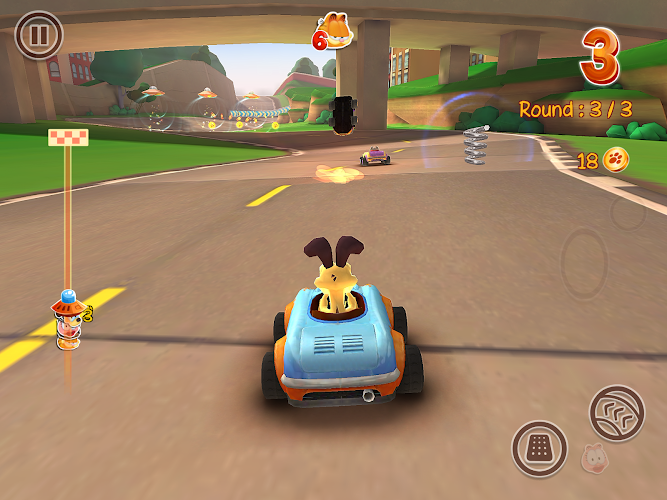Activate the tire drift button
Image resolution: width=667 pixels, height=500 pixels.
(x=616, y=412)
